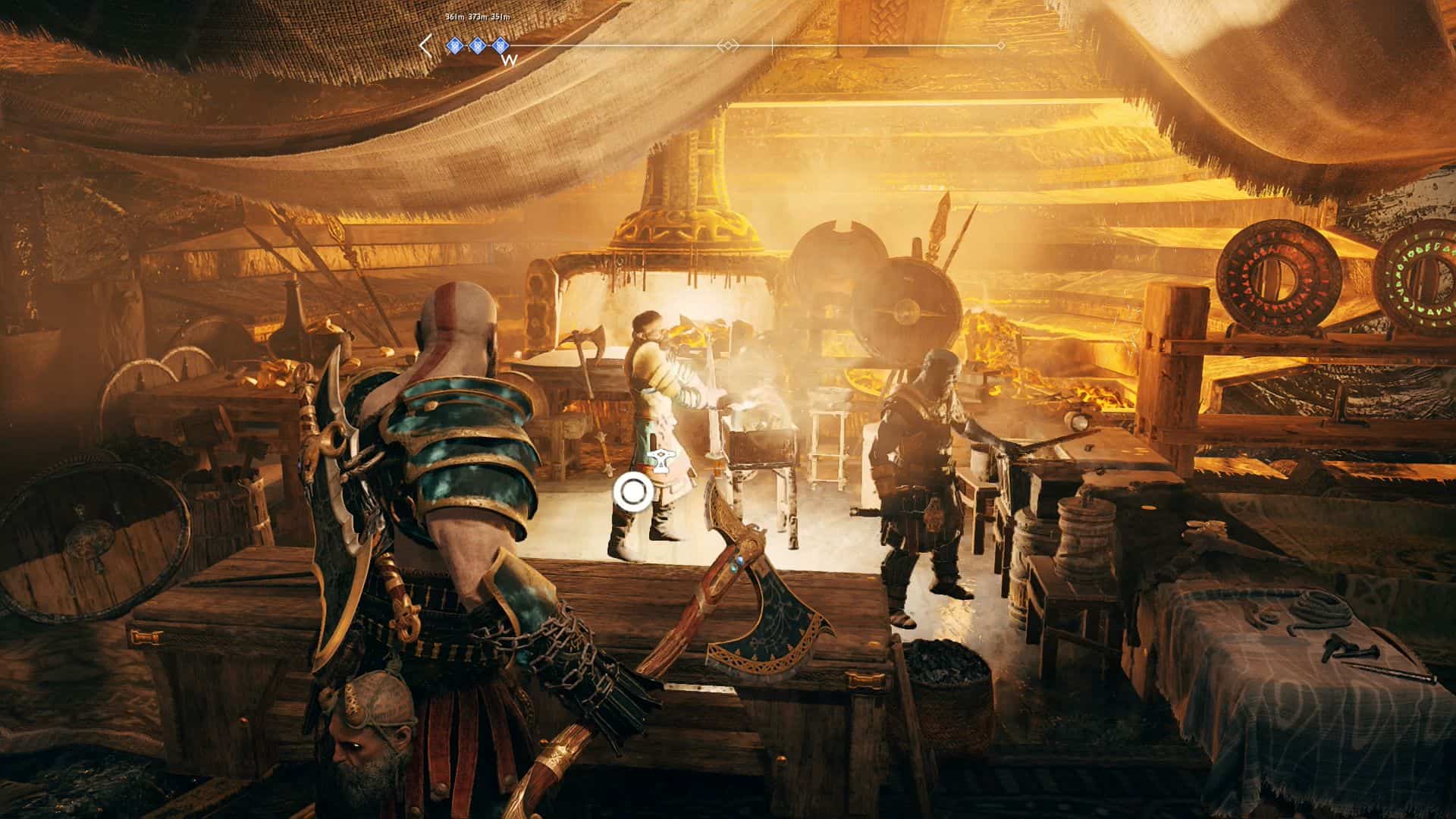The height and width of the screenshot is (819, 1456).
Task: Click the anvil shop icon above the prompt
Action: pyautogui.click(x=659, y=458)
